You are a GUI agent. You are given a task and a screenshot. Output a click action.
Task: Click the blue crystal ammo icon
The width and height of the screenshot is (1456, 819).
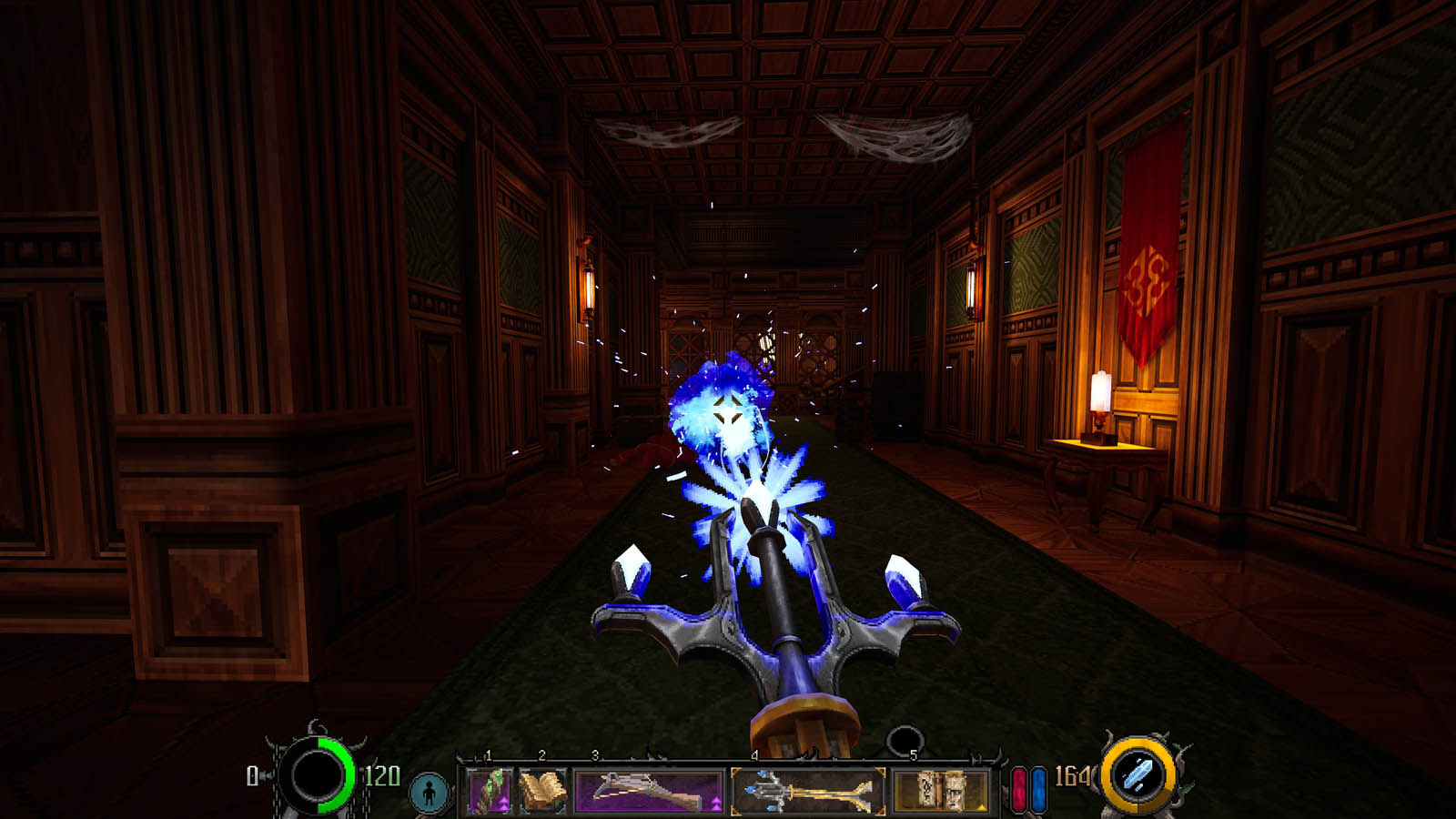click(x=1137, y=775)
